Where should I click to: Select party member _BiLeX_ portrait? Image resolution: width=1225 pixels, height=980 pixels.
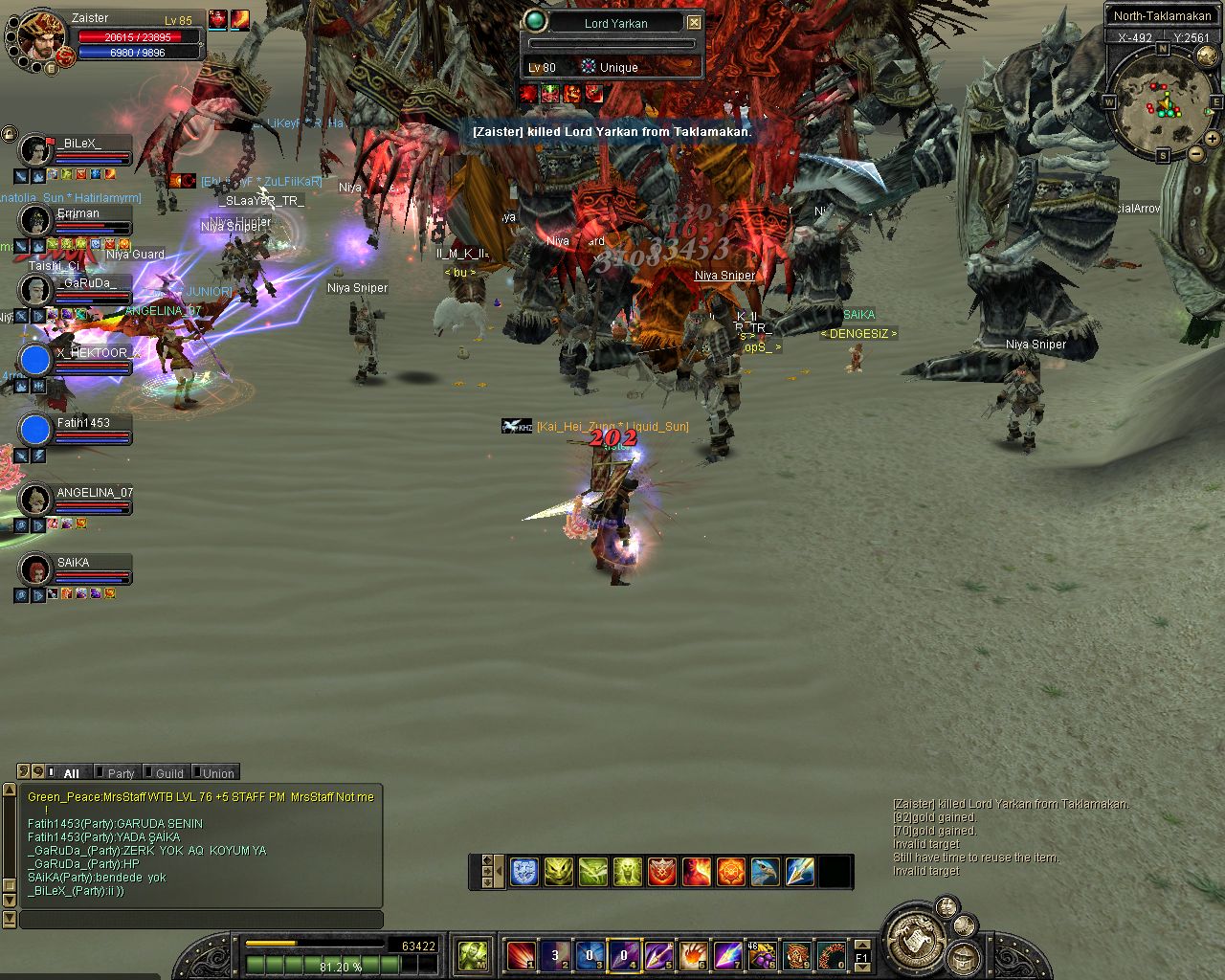[x=35, y=150]
